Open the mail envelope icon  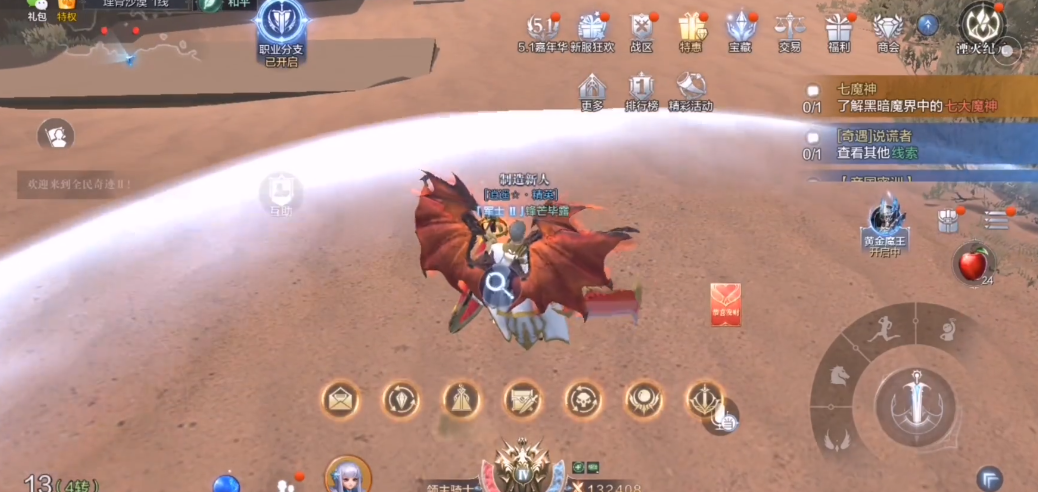(341, 400)
